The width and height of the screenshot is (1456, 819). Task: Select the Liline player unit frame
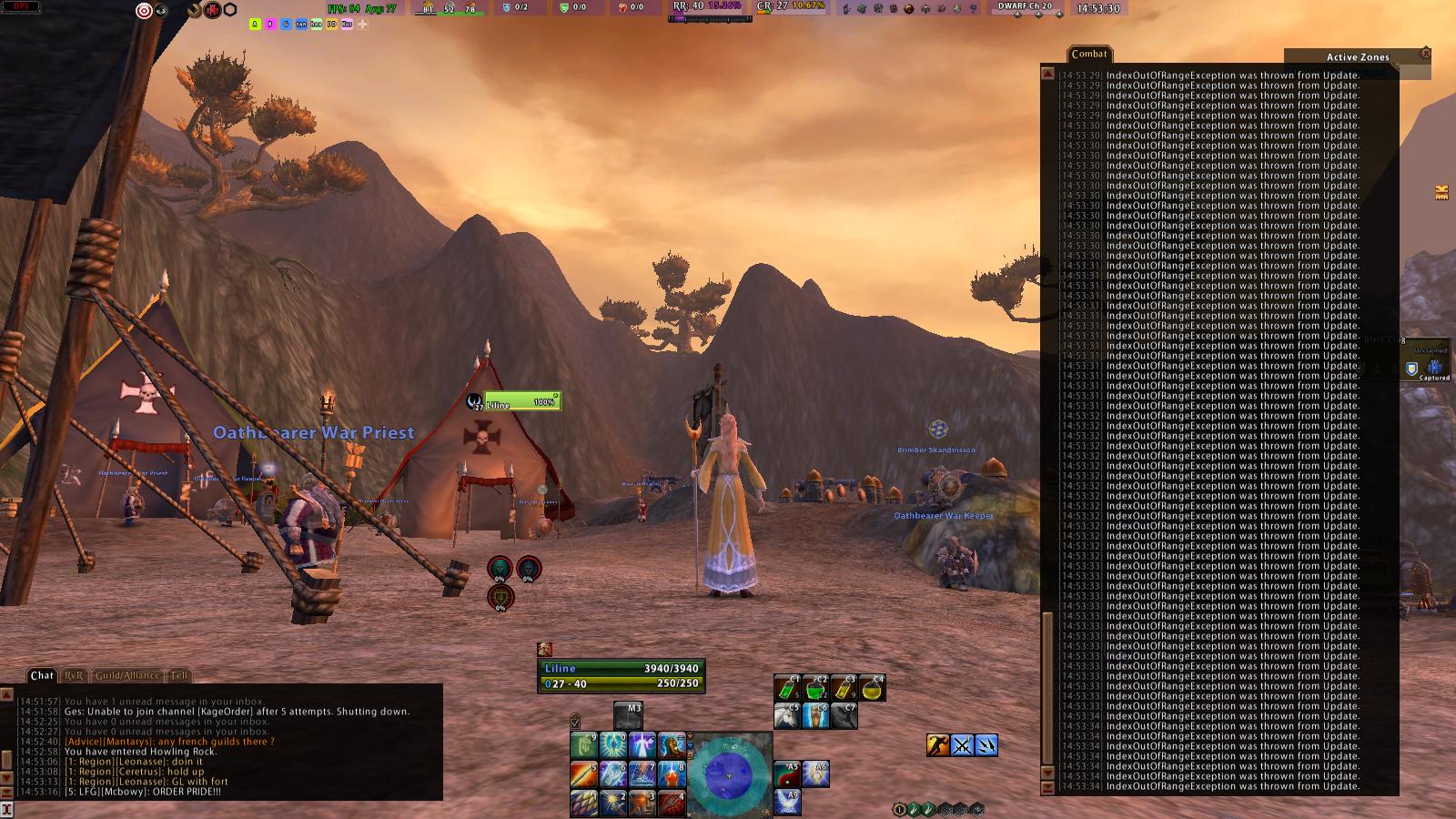pos(621,675)
